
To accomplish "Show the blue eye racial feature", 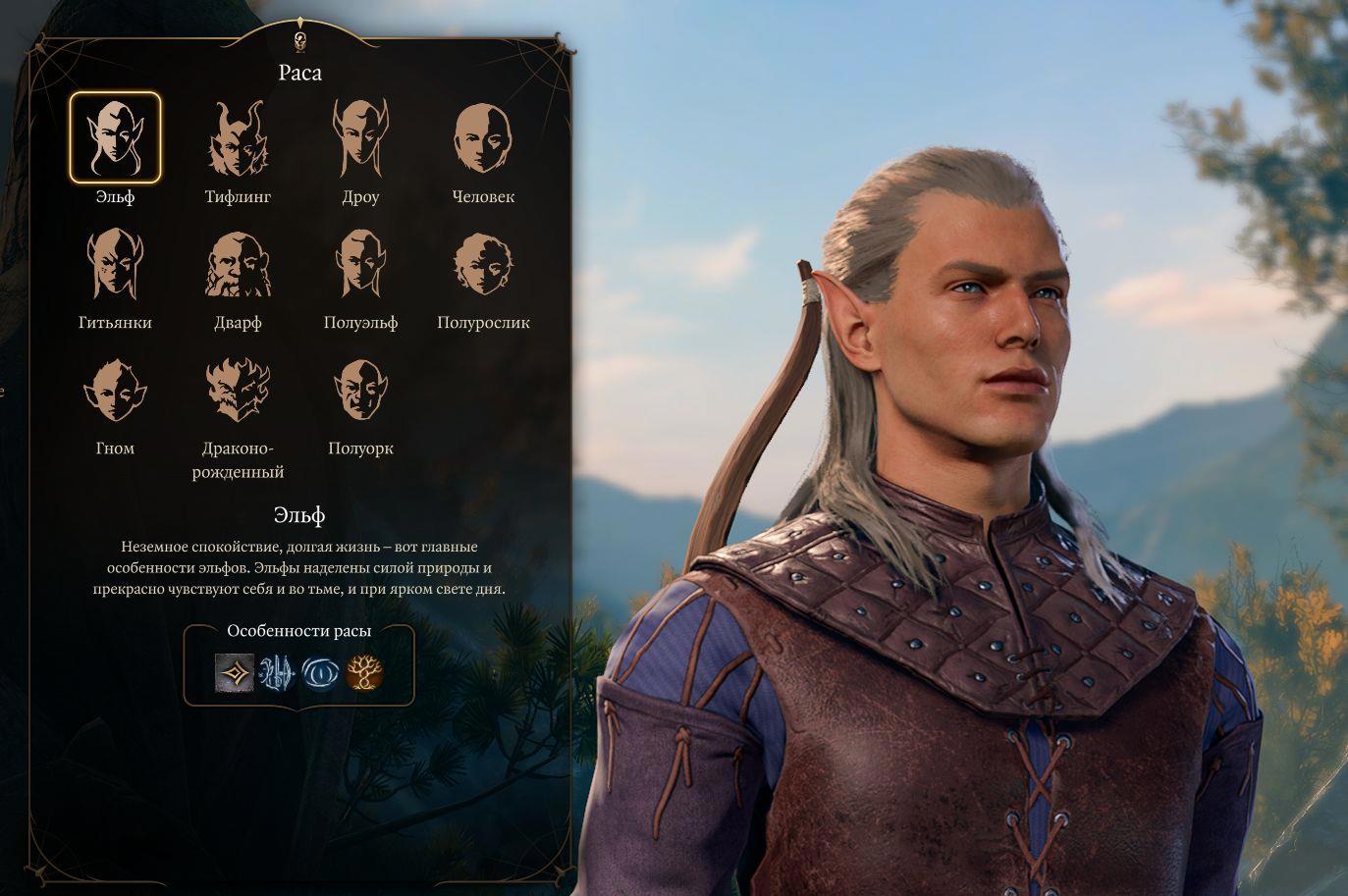I will click(x=320, y=673).
